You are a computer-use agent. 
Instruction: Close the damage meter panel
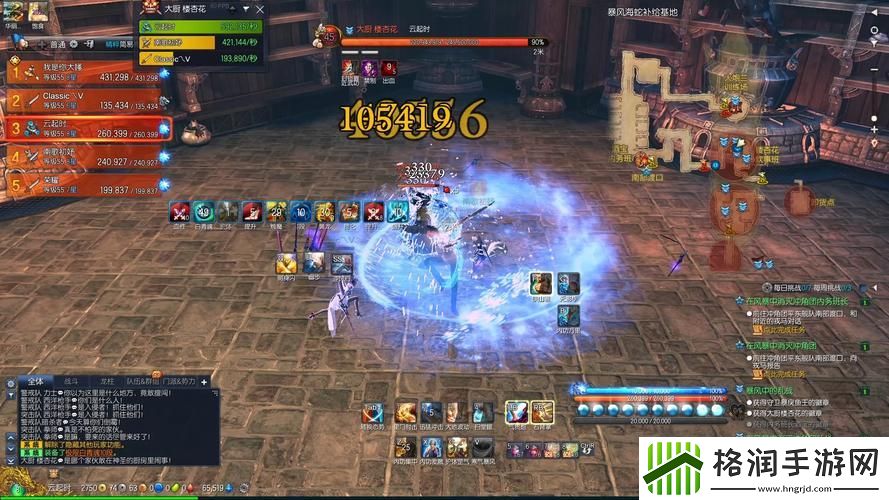261,9
